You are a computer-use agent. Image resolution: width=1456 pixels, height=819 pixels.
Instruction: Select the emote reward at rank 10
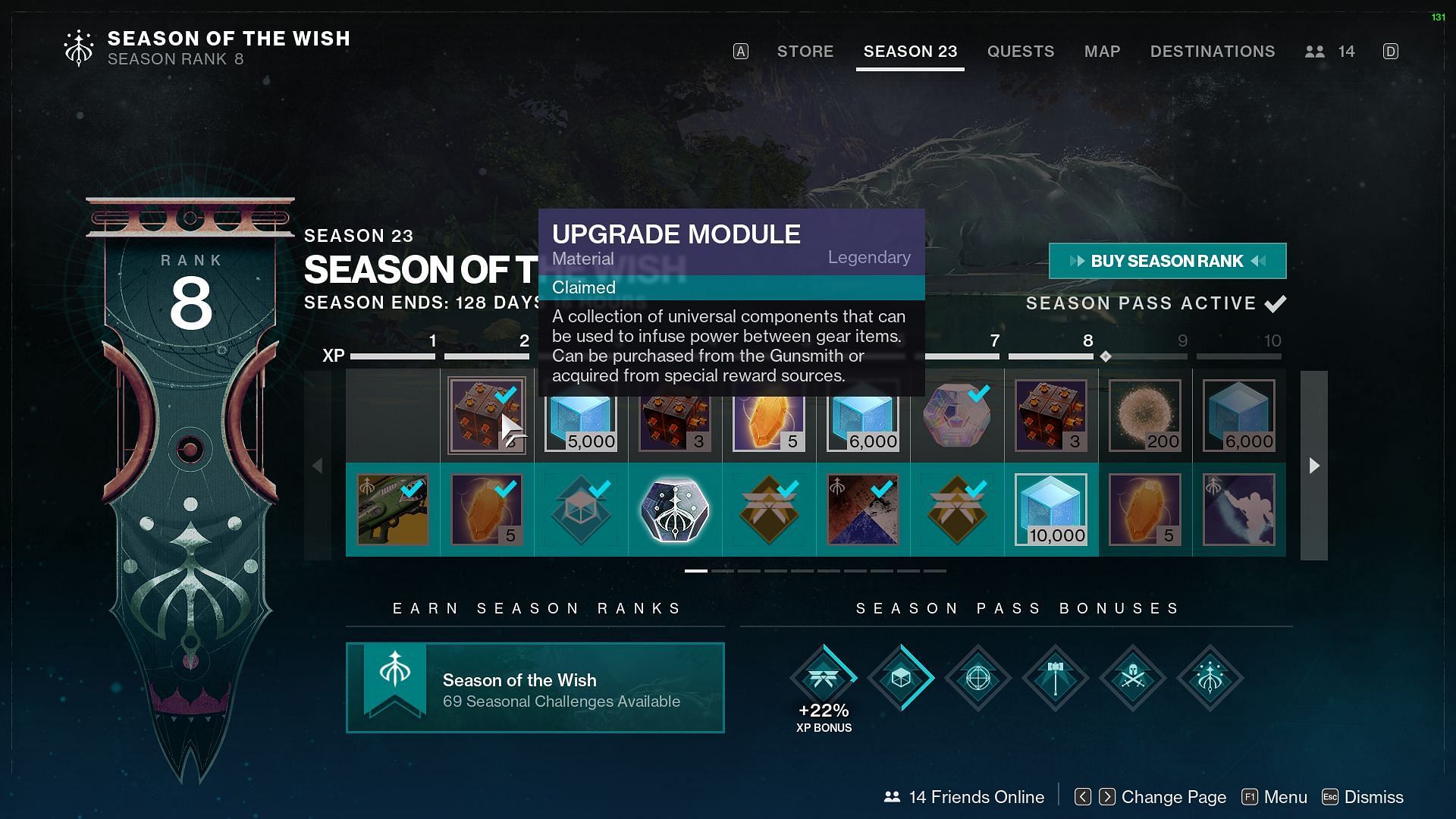point(1239,510)
